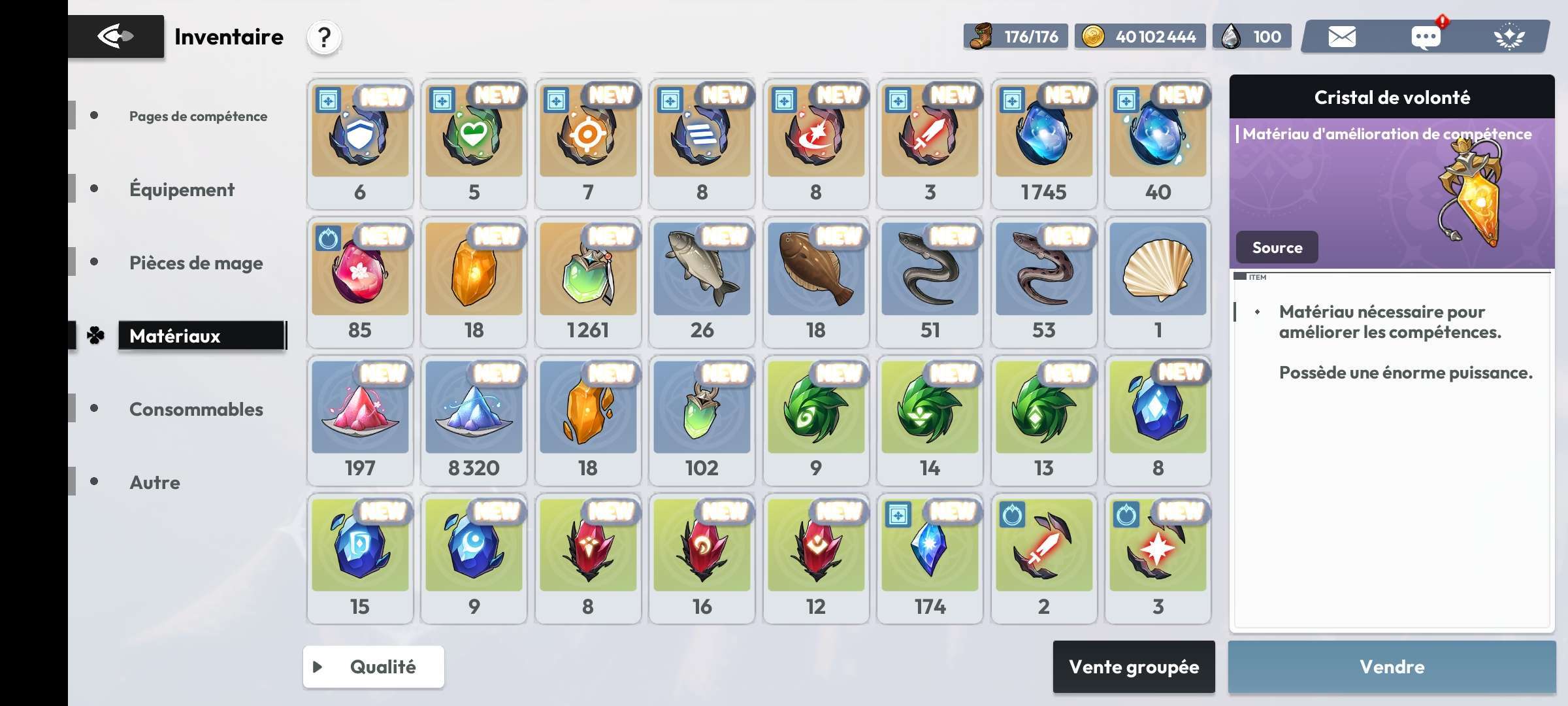
Task: Sell the item with Vendre
Action: pos(1392,667)
